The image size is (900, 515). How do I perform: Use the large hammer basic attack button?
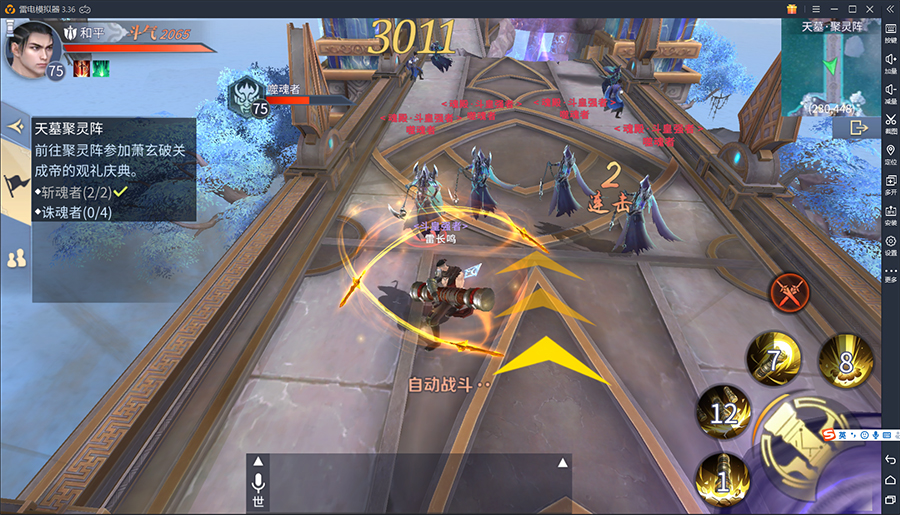point(810,450)
